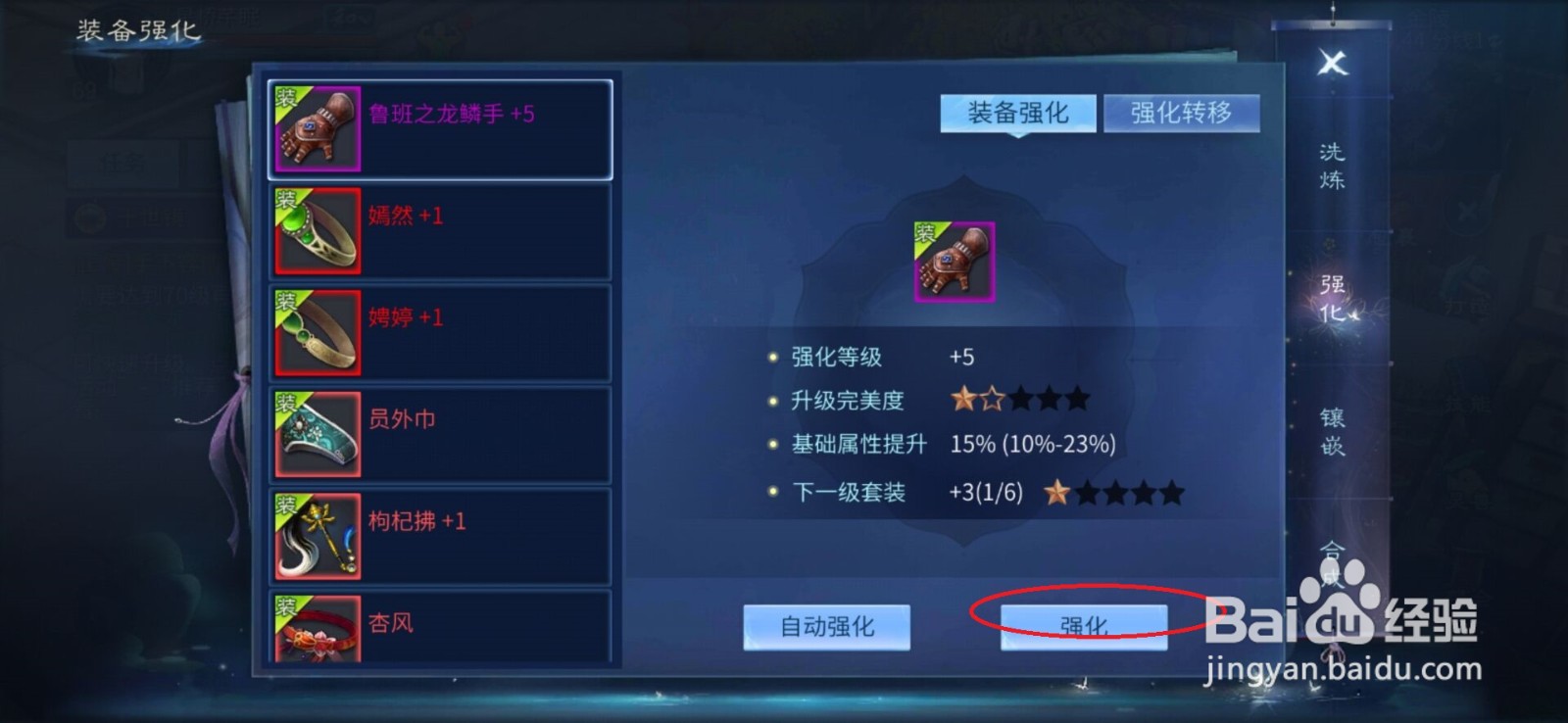Click the second star in 升级完美度 rating
The height and width of the screenshot is (723, 1568).
click(x=992, y=399)
